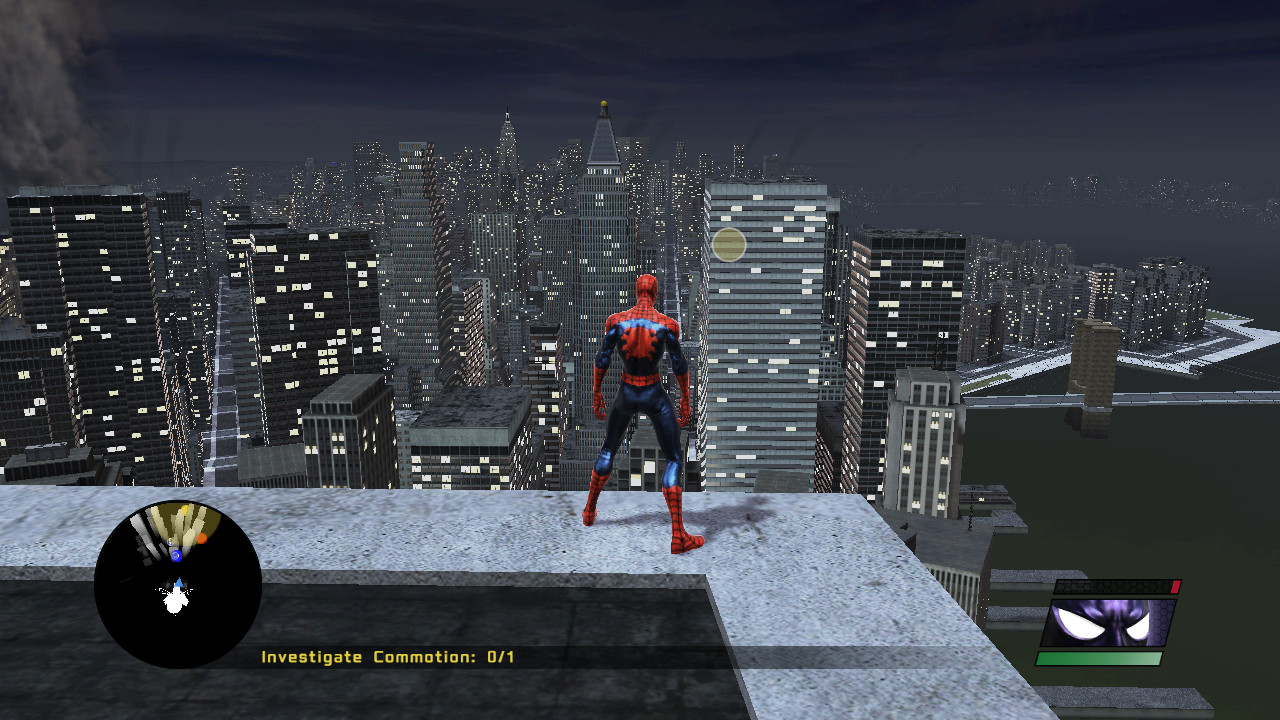Select the yellow mission dot on the minimap

tap(184, 509)
